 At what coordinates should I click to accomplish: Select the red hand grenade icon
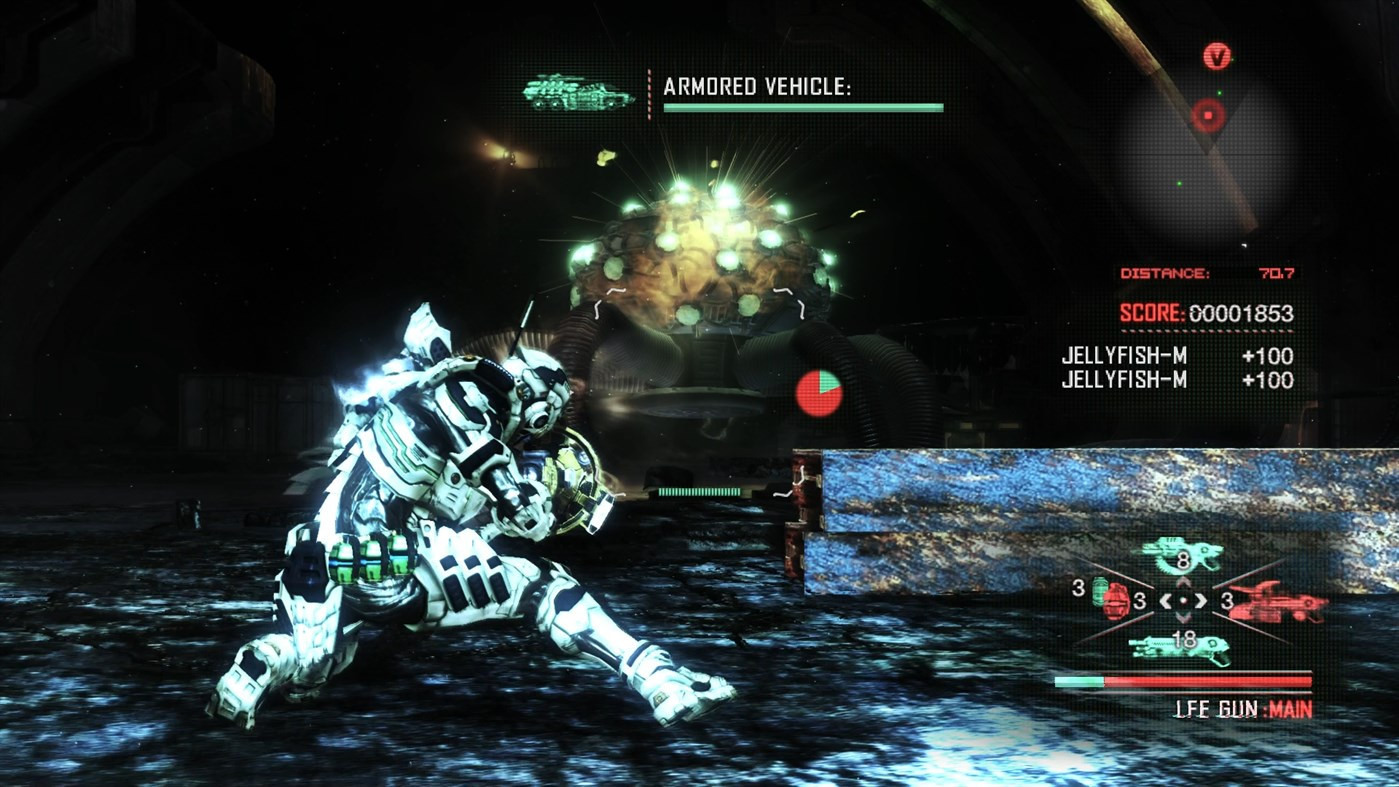point(1117,600)
